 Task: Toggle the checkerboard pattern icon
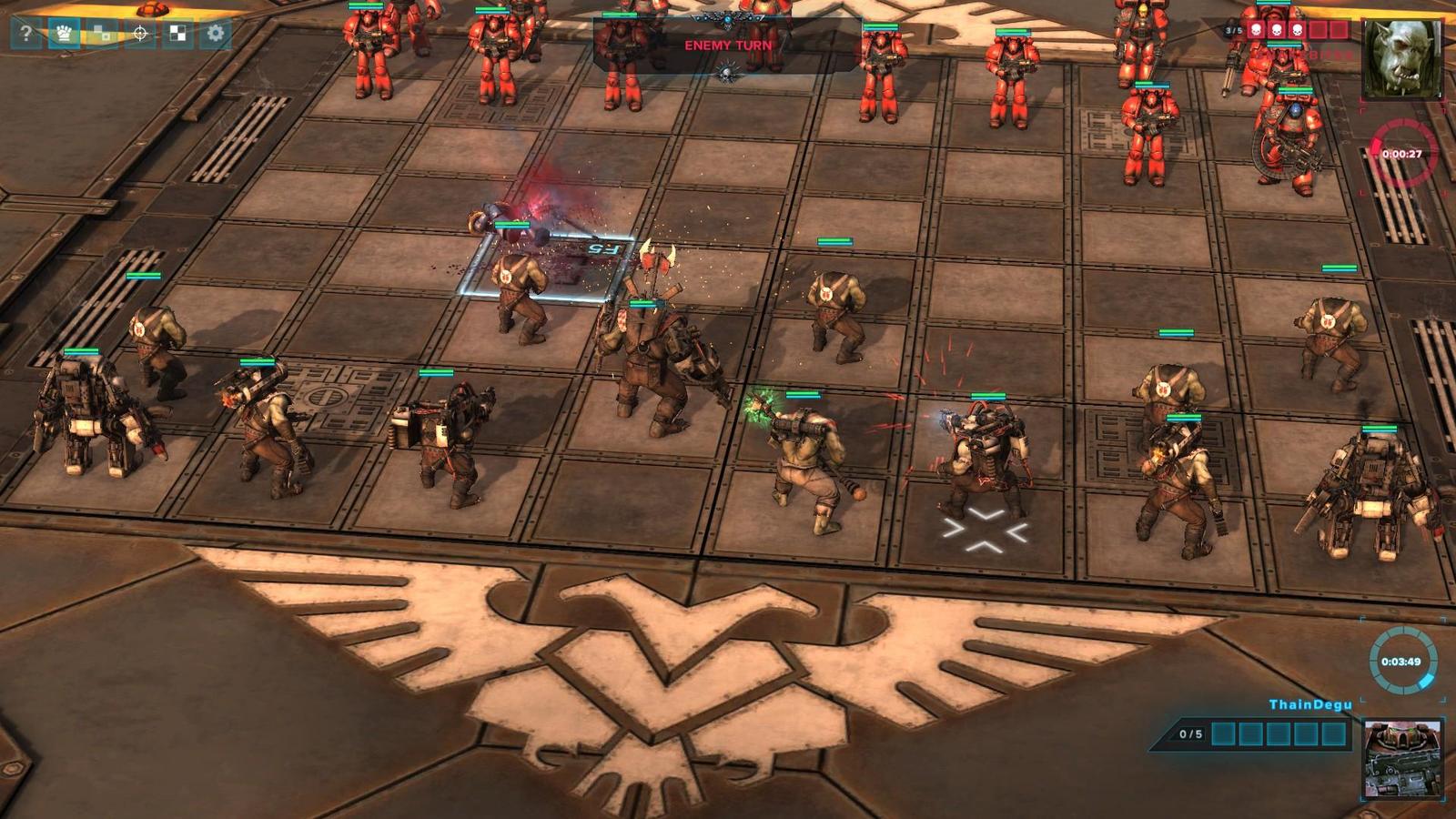pyautogui.click(x=177, y=34)
